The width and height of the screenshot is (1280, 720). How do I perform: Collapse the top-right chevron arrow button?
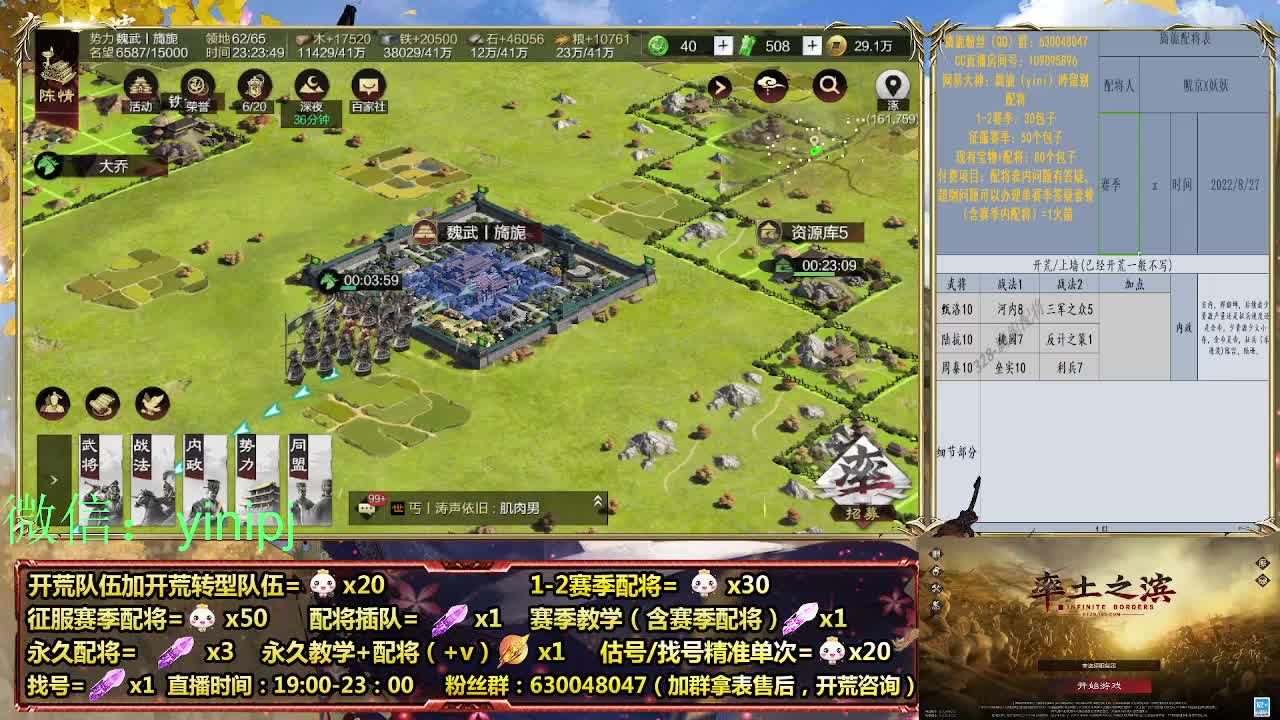click(718, 87)
